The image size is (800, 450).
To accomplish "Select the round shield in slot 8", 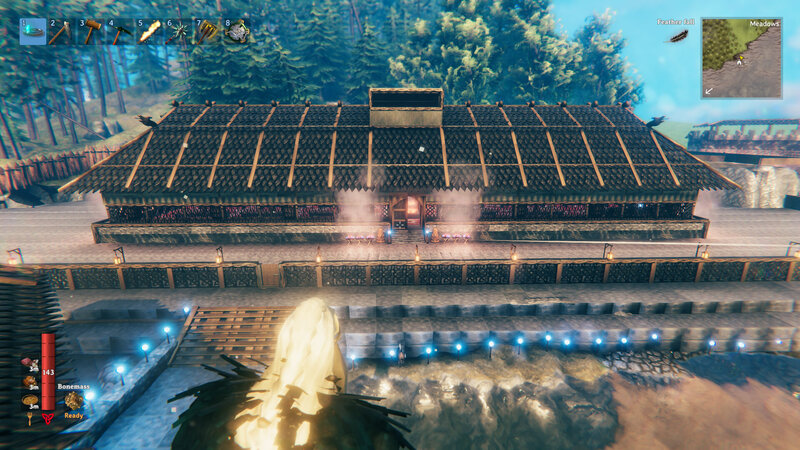I will pyautogui.click(x=236, y=31).
